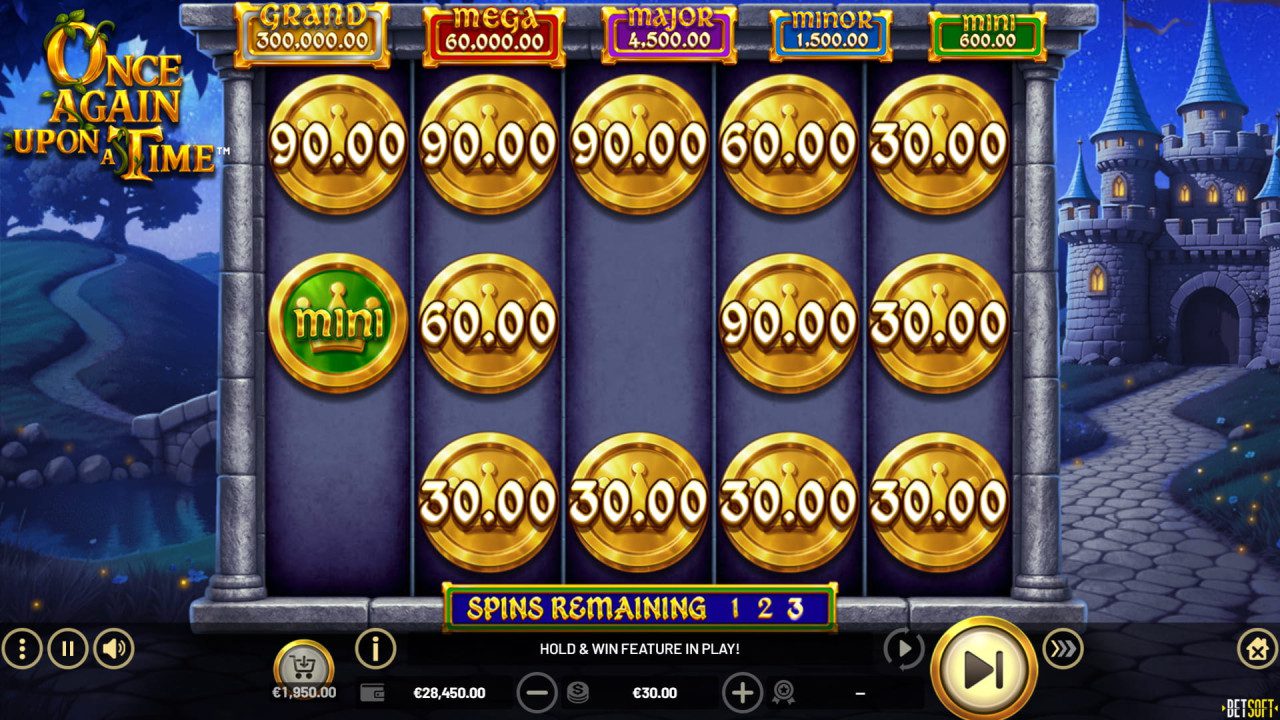Select the 90.00 coin on the first reel
This screenshot has height=720, width=1280.
pyautogui.click(x=337, y=147)
